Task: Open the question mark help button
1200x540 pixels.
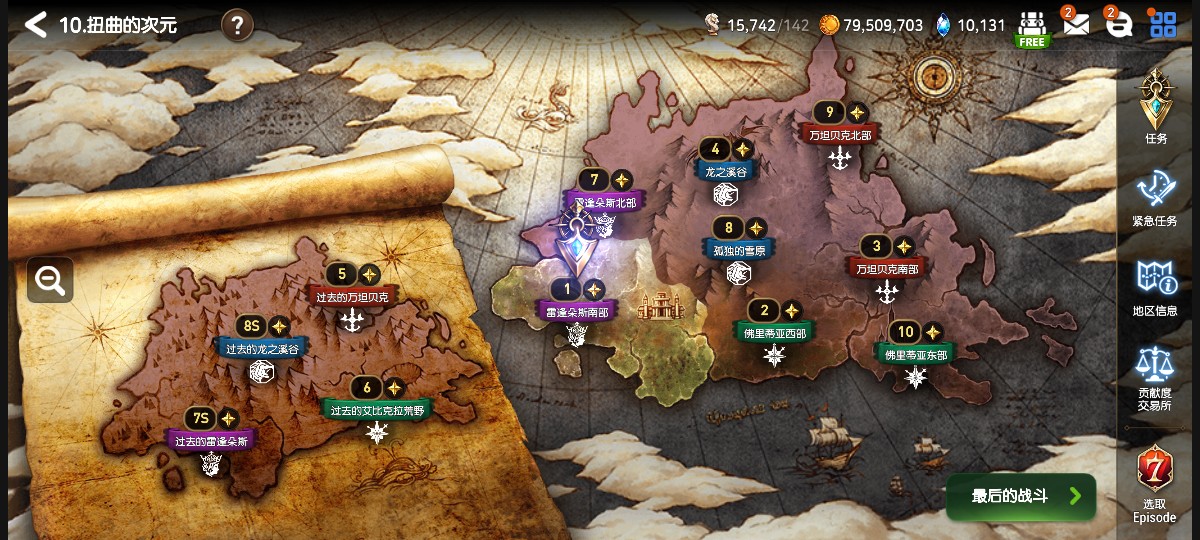Action: point(236,25)
